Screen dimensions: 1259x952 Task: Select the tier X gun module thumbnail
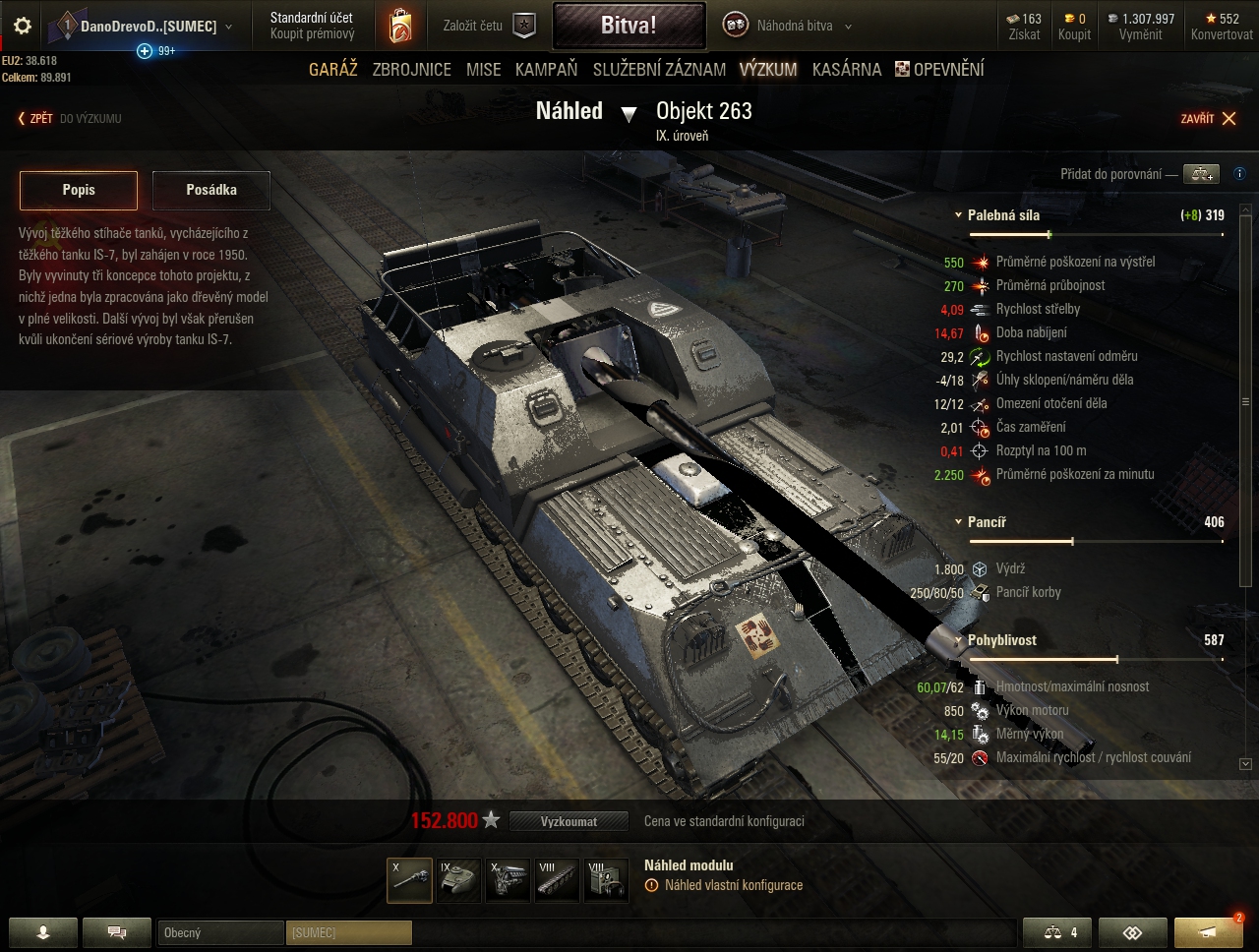409,878
